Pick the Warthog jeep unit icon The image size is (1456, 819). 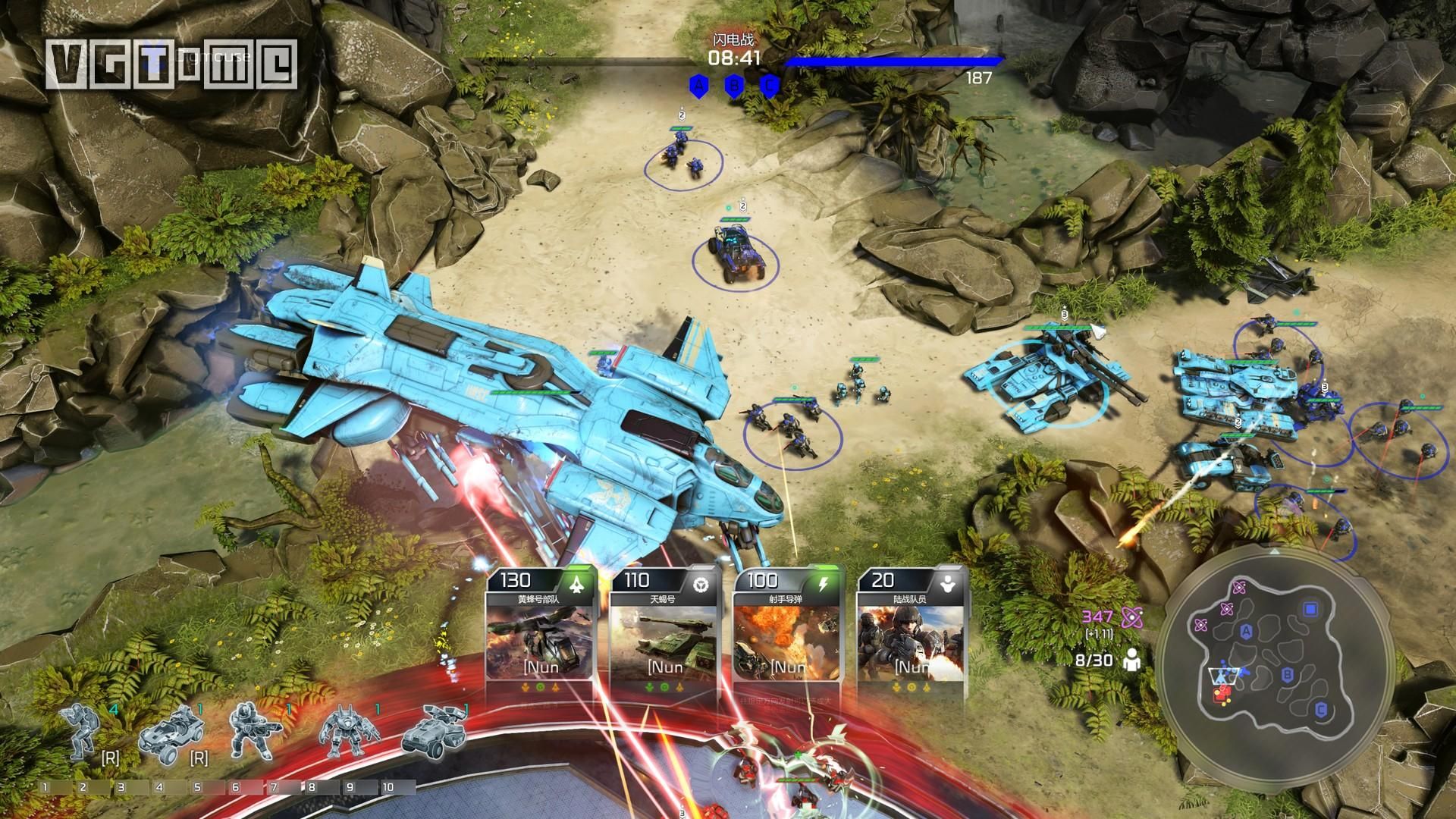click(168, 731)
